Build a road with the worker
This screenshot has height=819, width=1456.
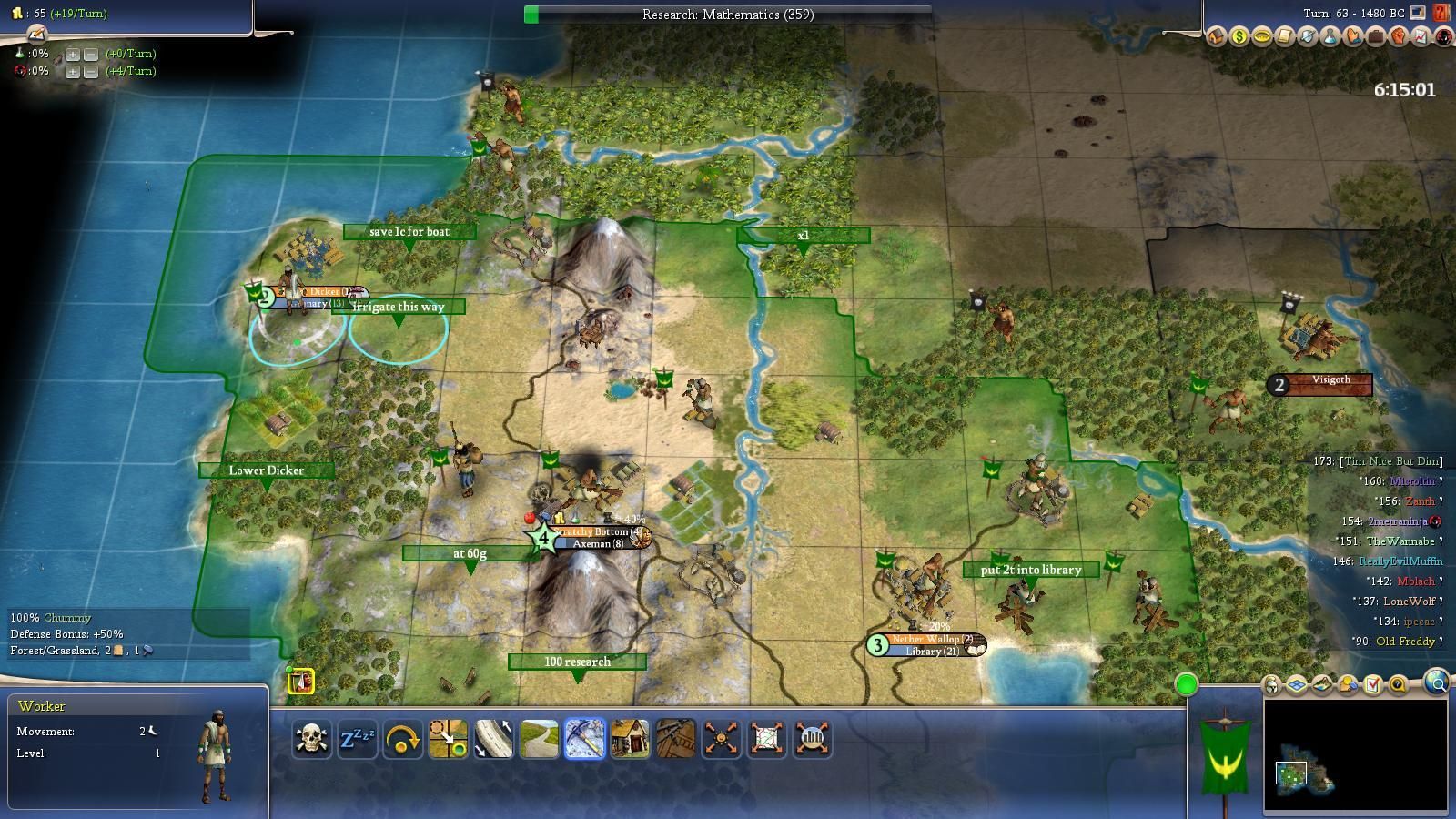[x=539, y=739]
